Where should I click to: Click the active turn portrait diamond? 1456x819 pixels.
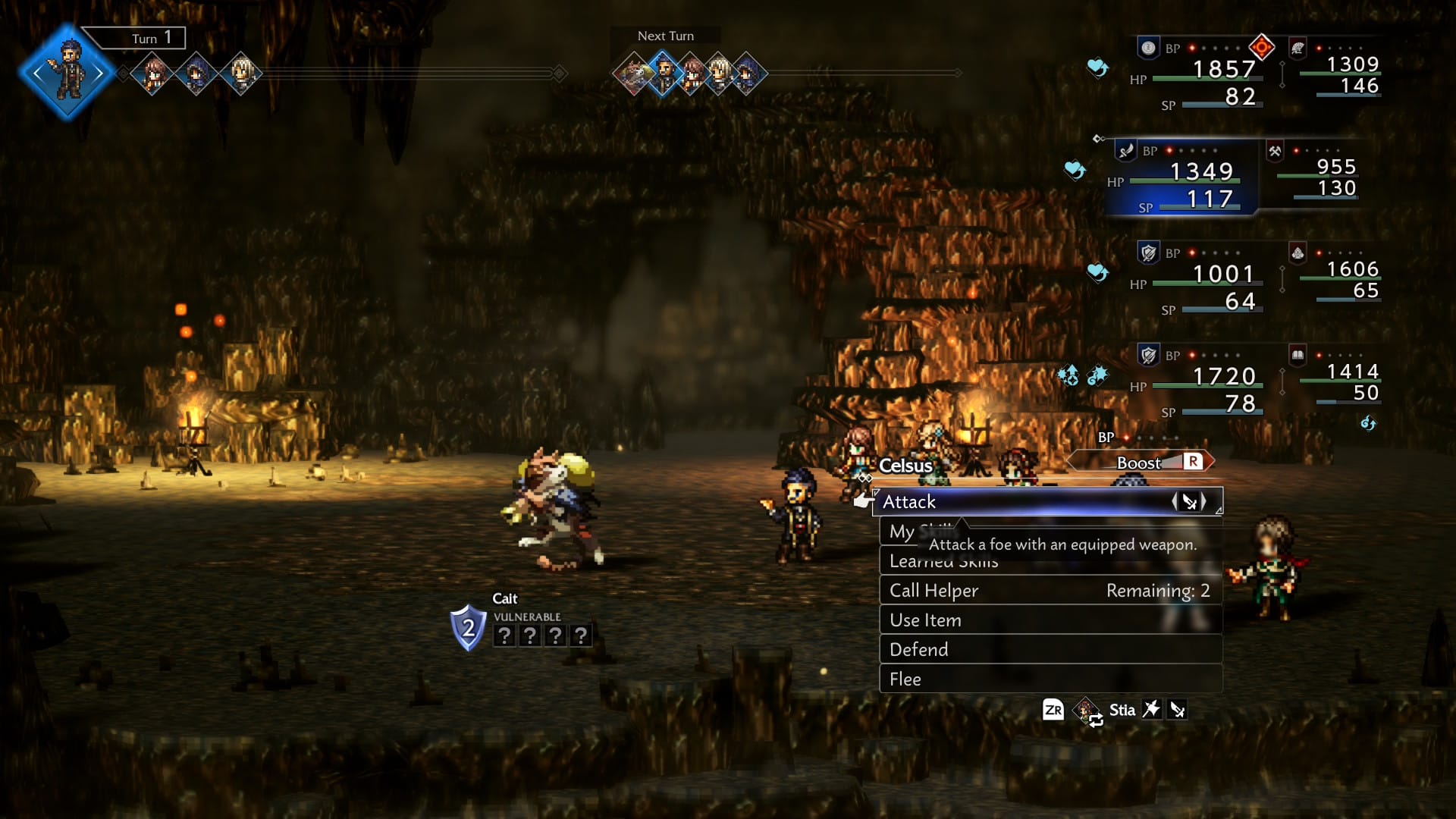68,73
